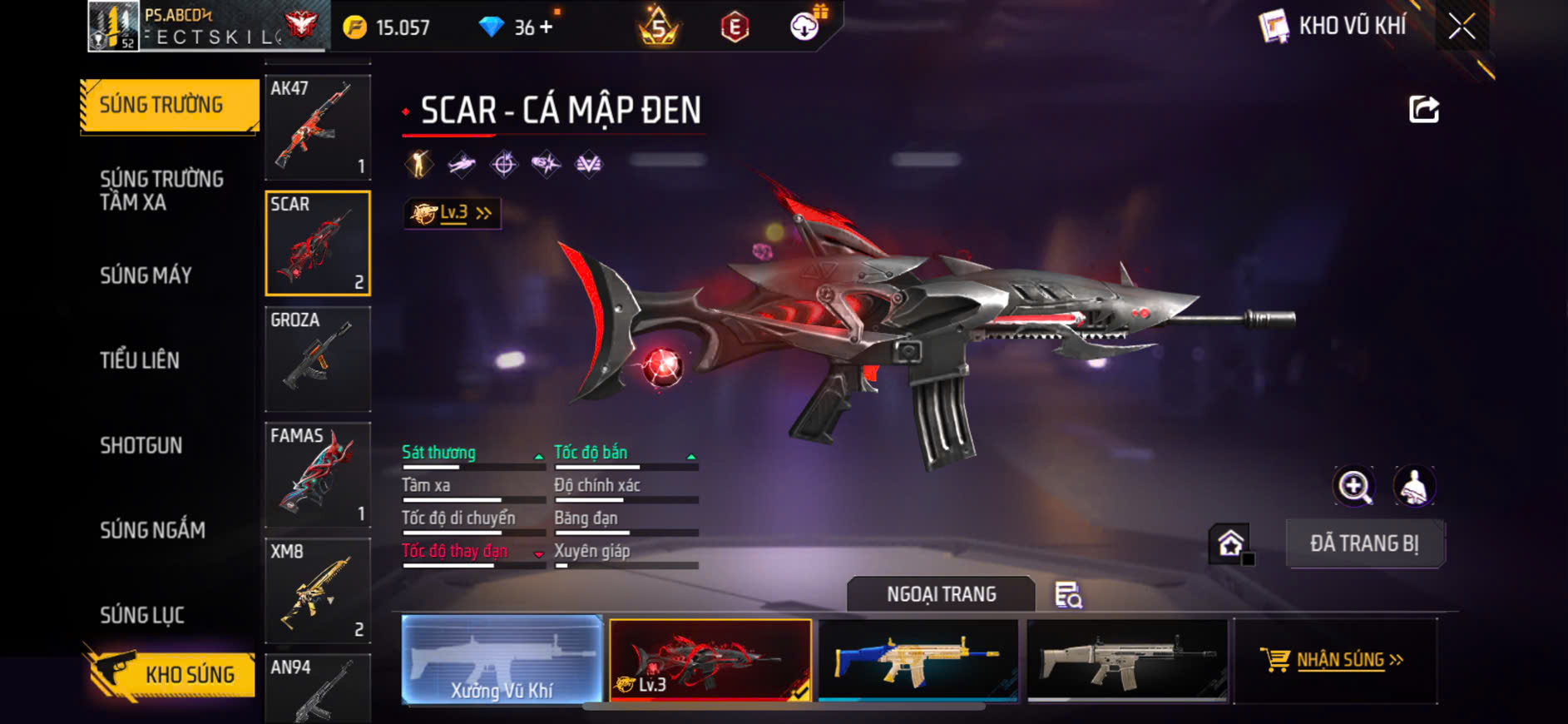The width and height of the screenshot is (1568, 724).
Task: Pick the FAMAS weapon tile
Action: point(318,474)
